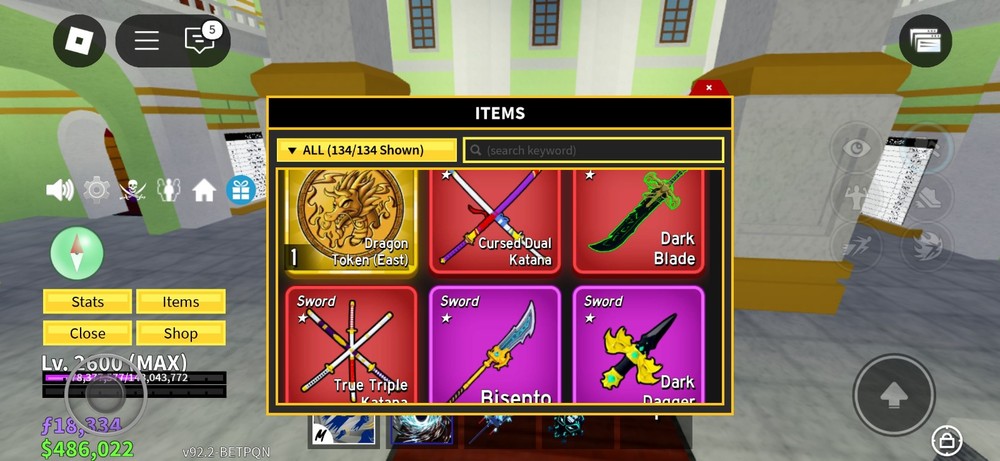Hit the yellow Close menu button

click(x=87, y=333)
